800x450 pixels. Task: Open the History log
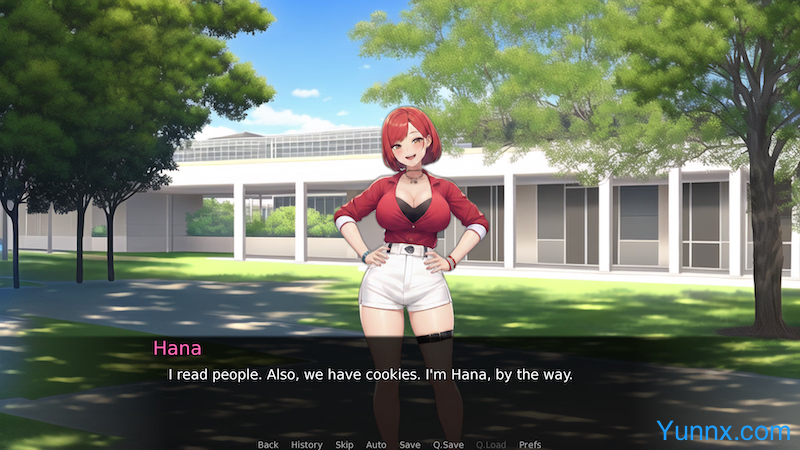pyautogui.click(x=306, y=444)
